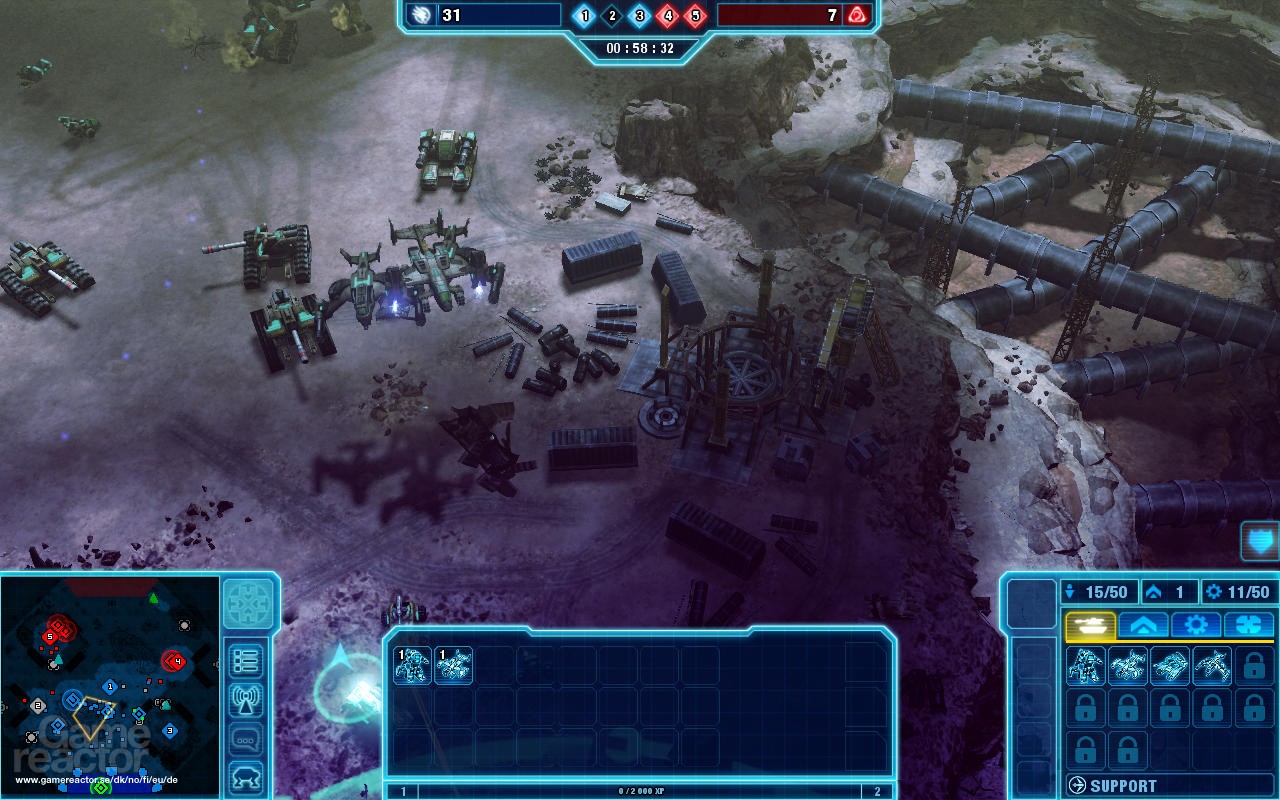Select the first unit thumbnail in the selection panel
Screen dimensions: 1280x800
[411, 667]
